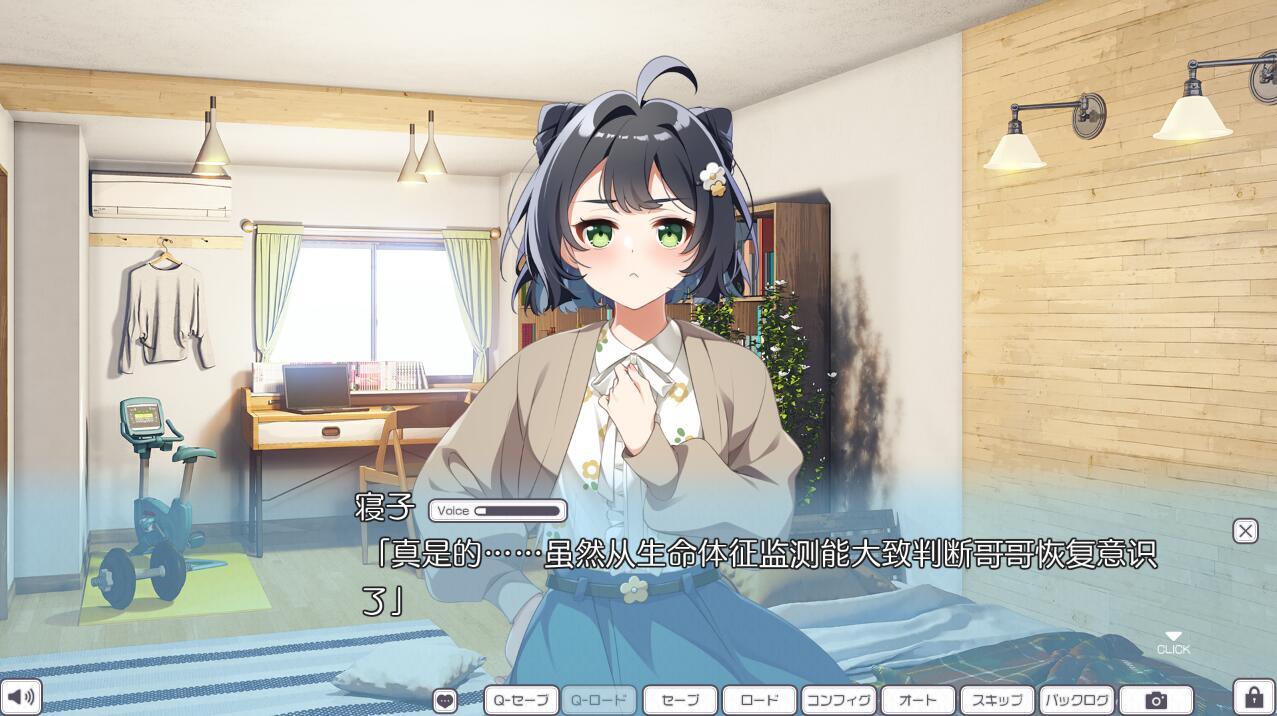Take a screenshot with the camera button
Screen dimensions: 1277x716
coord(1156,700)
